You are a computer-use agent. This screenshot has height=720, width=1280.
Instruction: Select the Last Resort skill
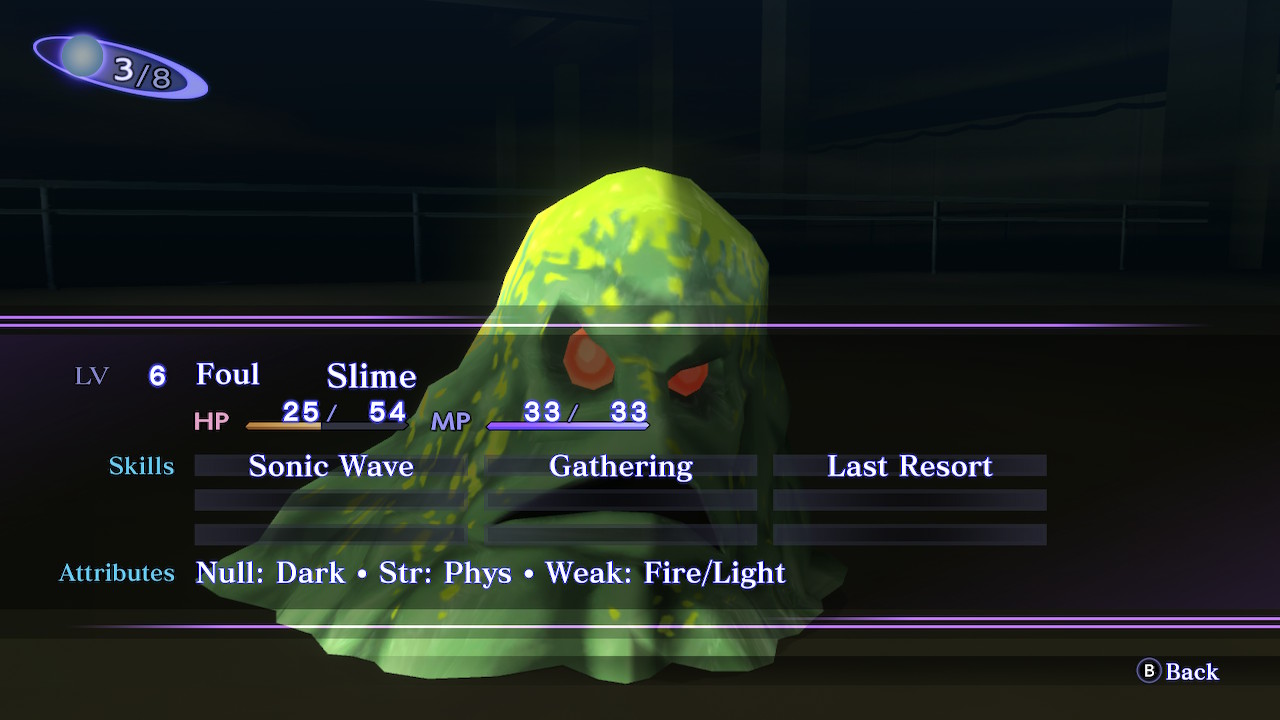pyautogui.click(x=908, y=466)
